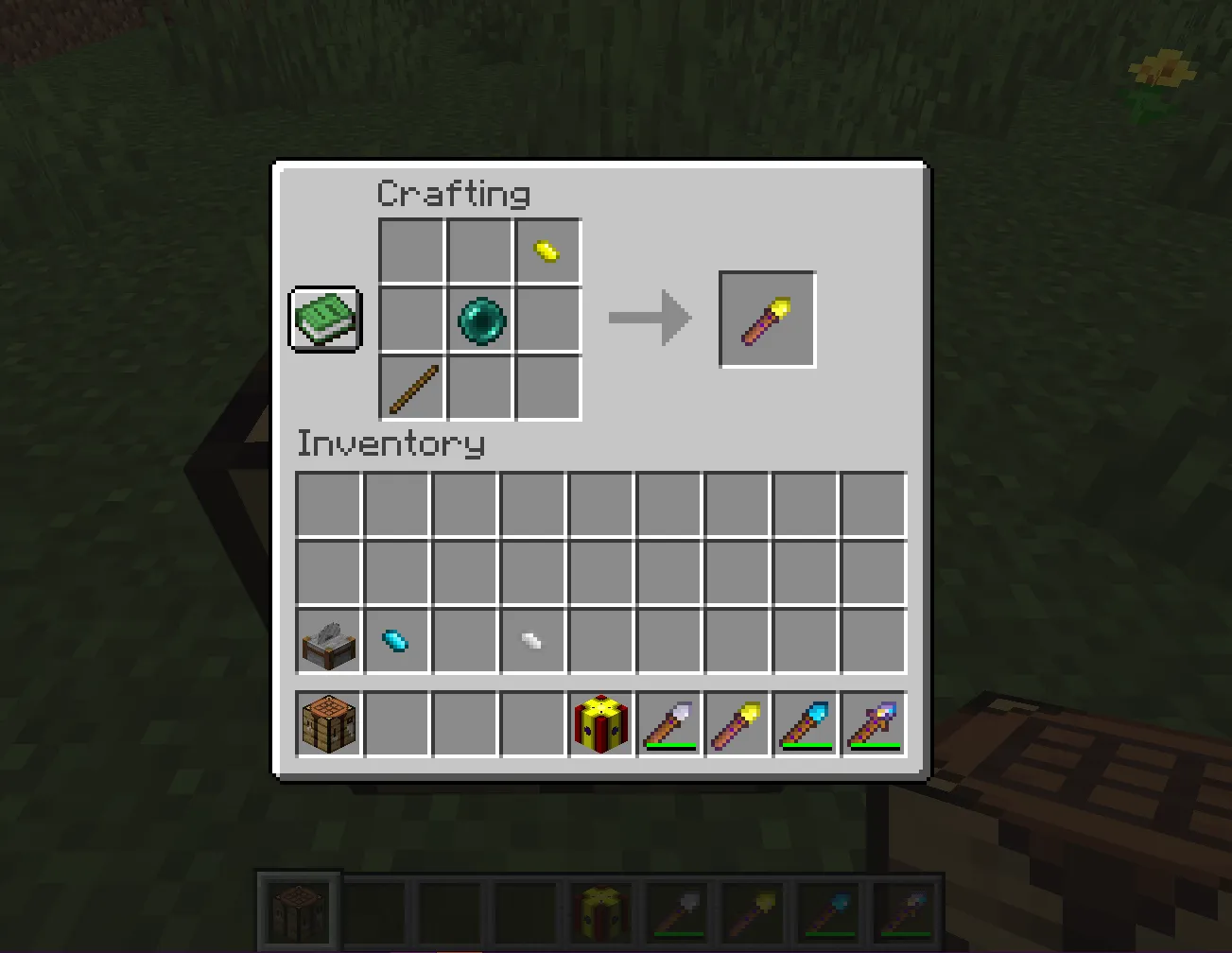Screen dimensions: 1232x953
Task: Click an empty top-left crafting grid slot
Action: click(410, 251)
